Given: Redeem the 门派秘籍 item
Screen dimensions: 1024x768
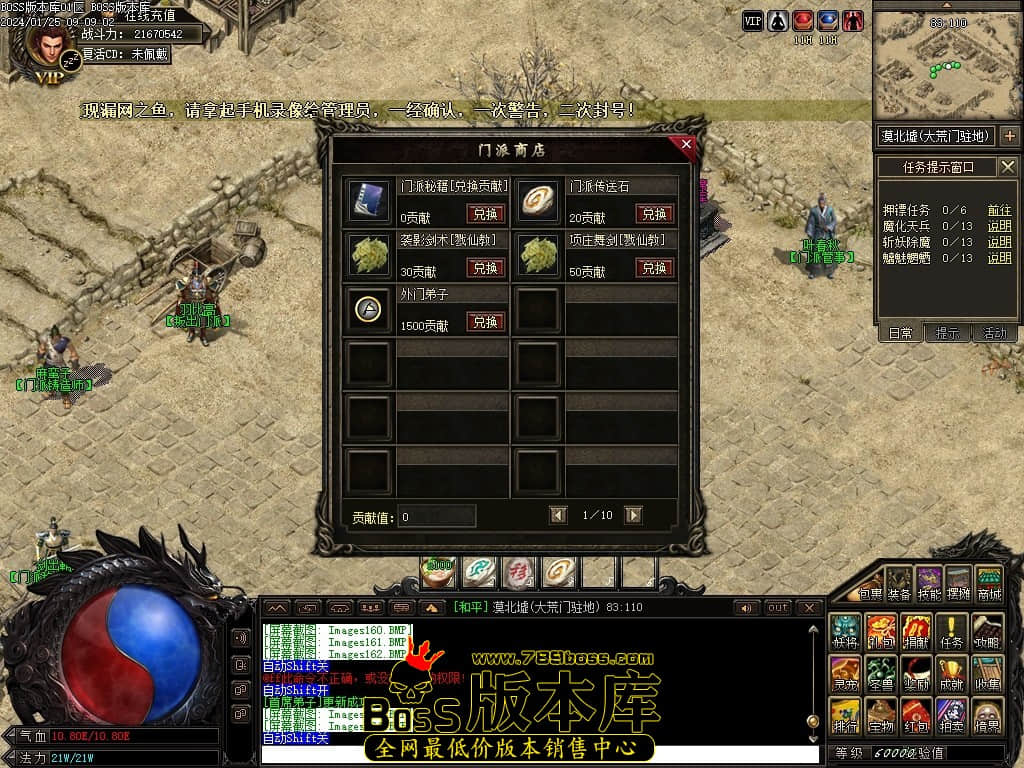Looking at the screenshot, I should tap(485, 214).
